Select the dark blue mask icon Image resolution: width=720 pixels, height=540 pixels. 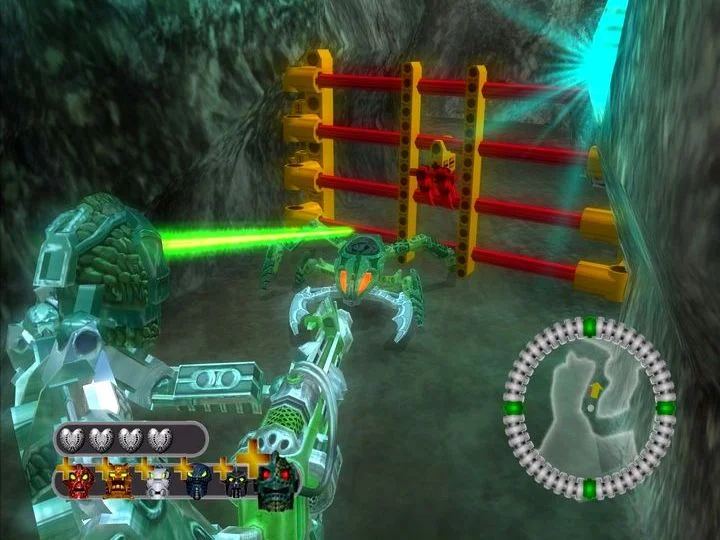(198, 483)
